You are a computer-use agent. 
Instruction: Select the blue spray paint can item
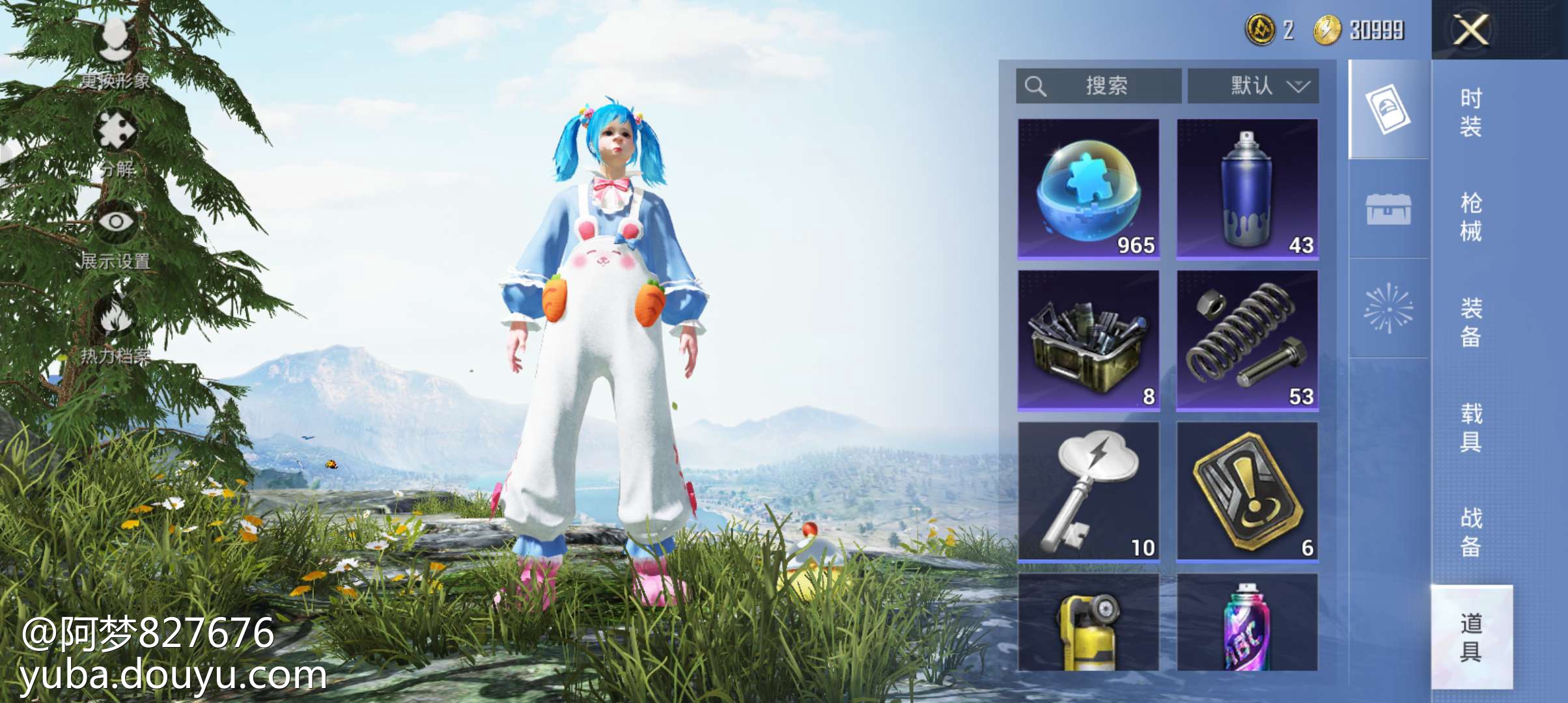(x=1247, y=189)
